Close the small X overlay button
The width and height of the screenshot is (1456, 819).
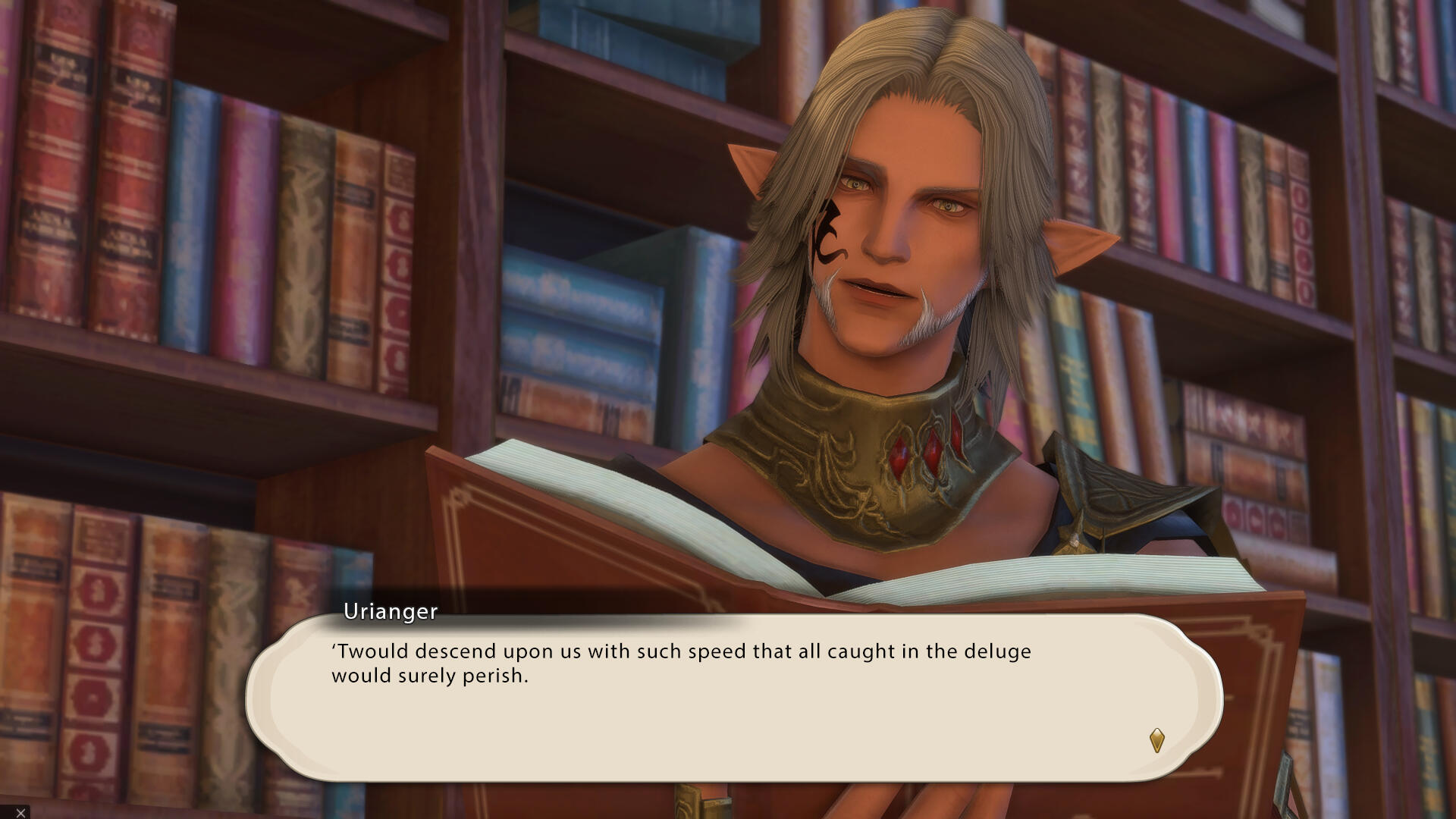(x=20, y=812)
